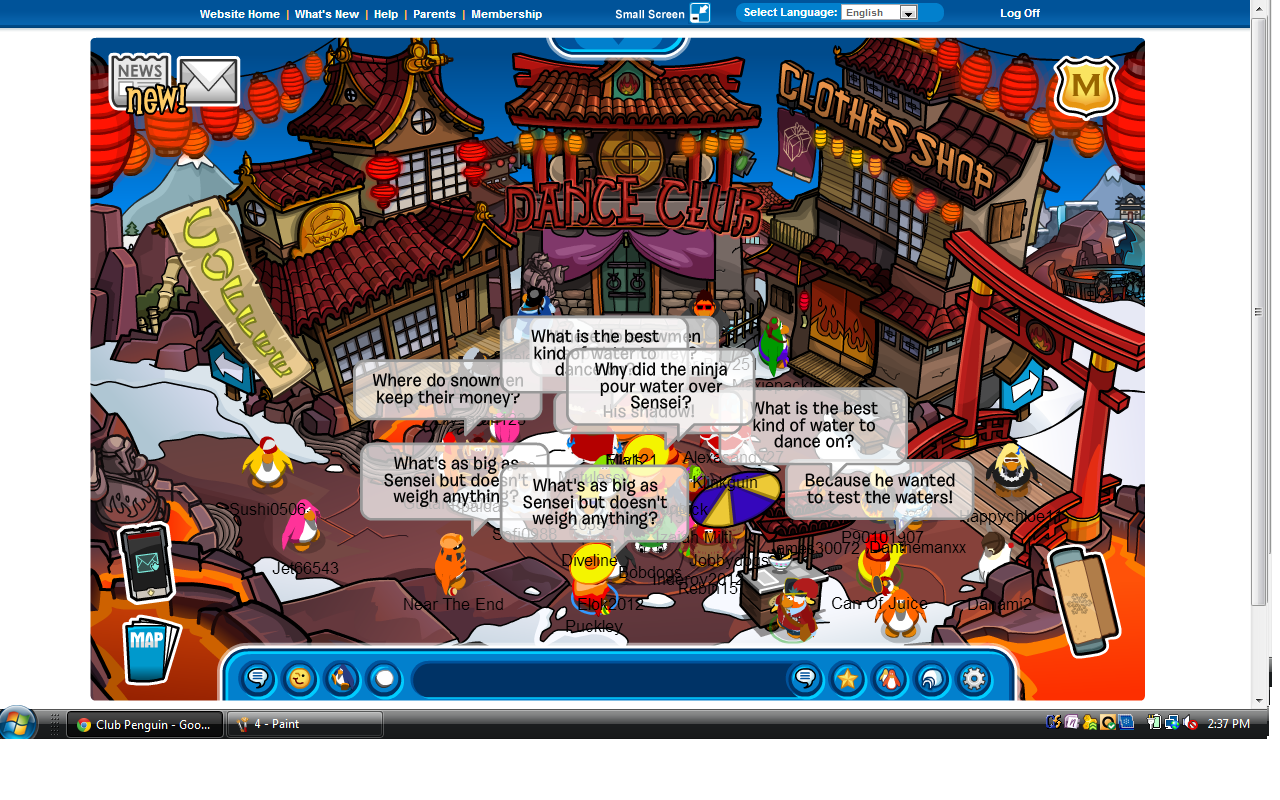The image size is (1280, 800).
Task: Open the safe chat speech bubble menu
Action: click(x=257, y=680)
